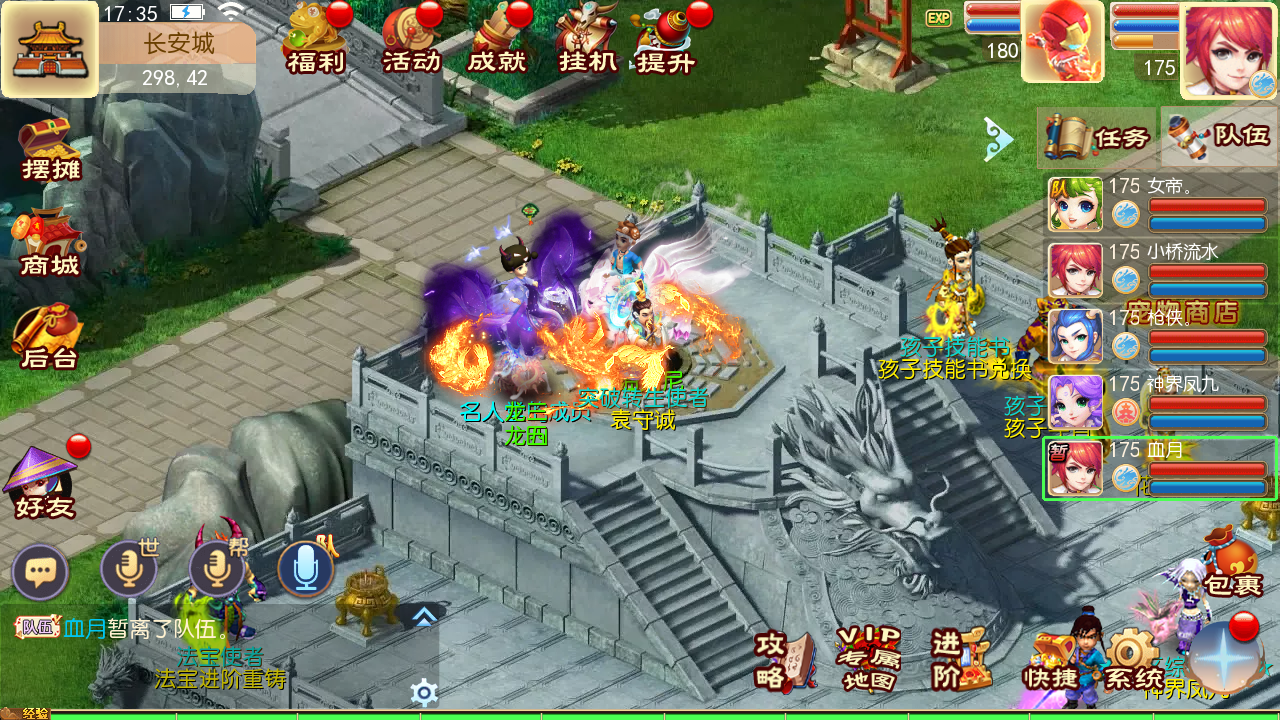Open the 提升 upgrade menu
Viewport: 1280px width, 720px height.
pos(667,40)
